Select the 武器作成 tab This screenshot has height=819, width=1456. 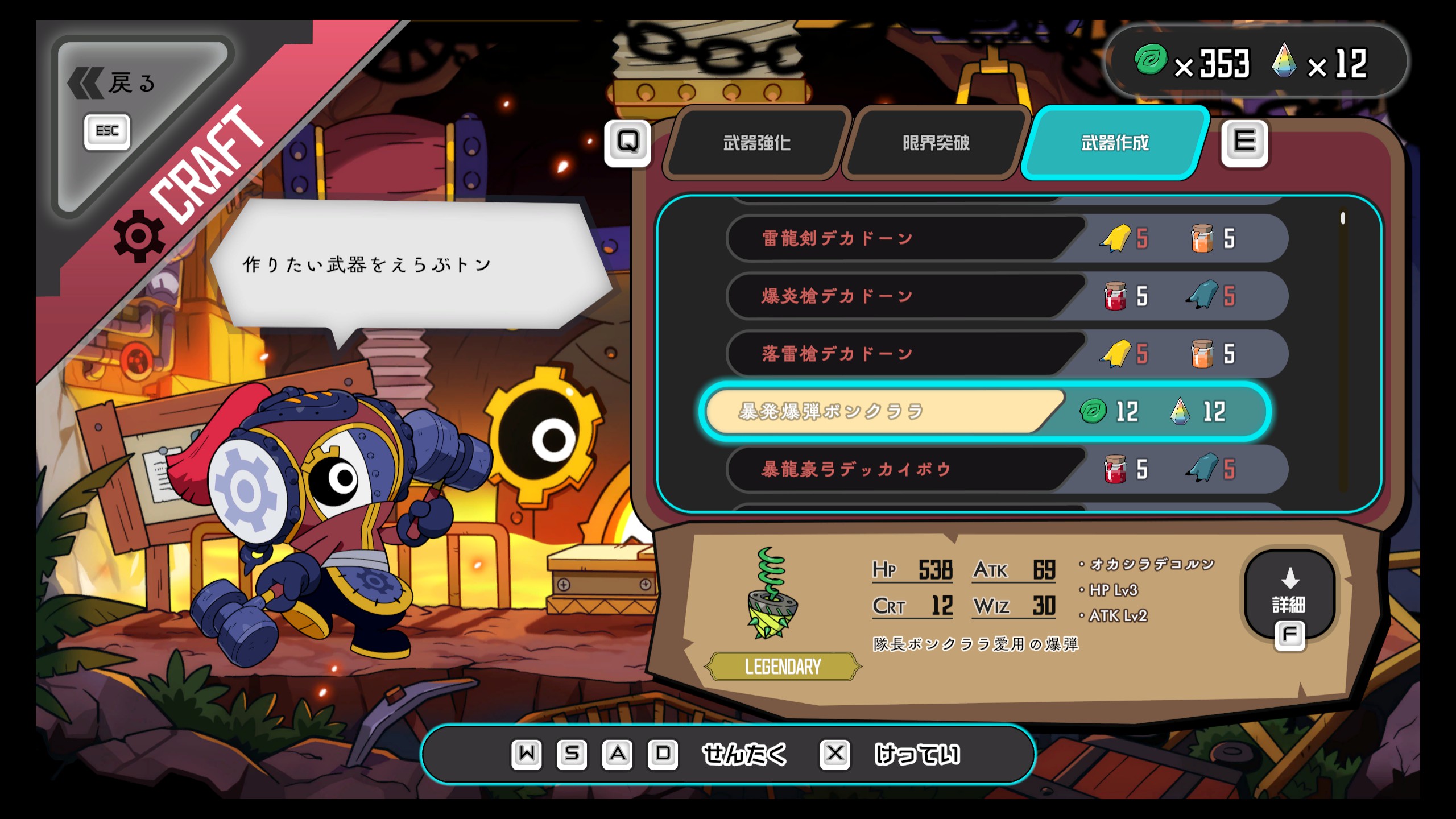1115,143
